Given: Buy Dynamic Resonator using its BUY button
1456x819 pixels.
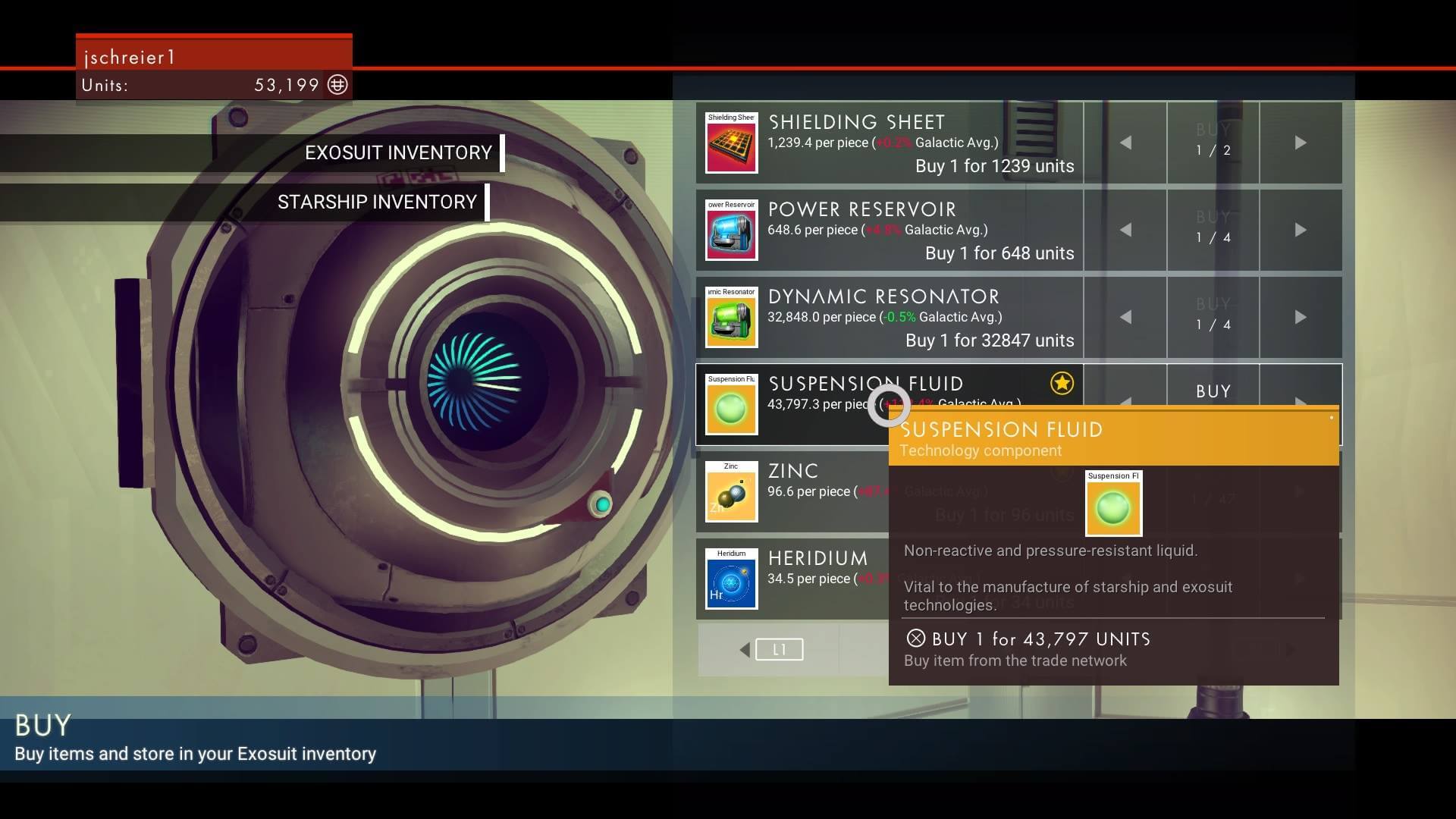Looking at the screenshot, I should (1213, 315).
